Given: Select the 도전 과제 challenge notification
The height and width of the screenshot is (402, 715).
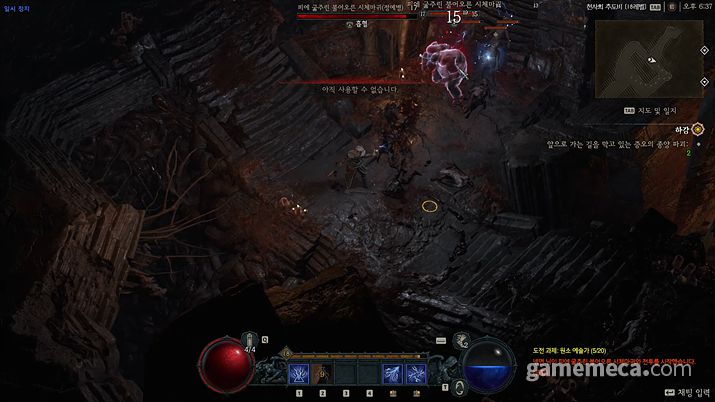Looking at the screenshot, I should (570, 351).
